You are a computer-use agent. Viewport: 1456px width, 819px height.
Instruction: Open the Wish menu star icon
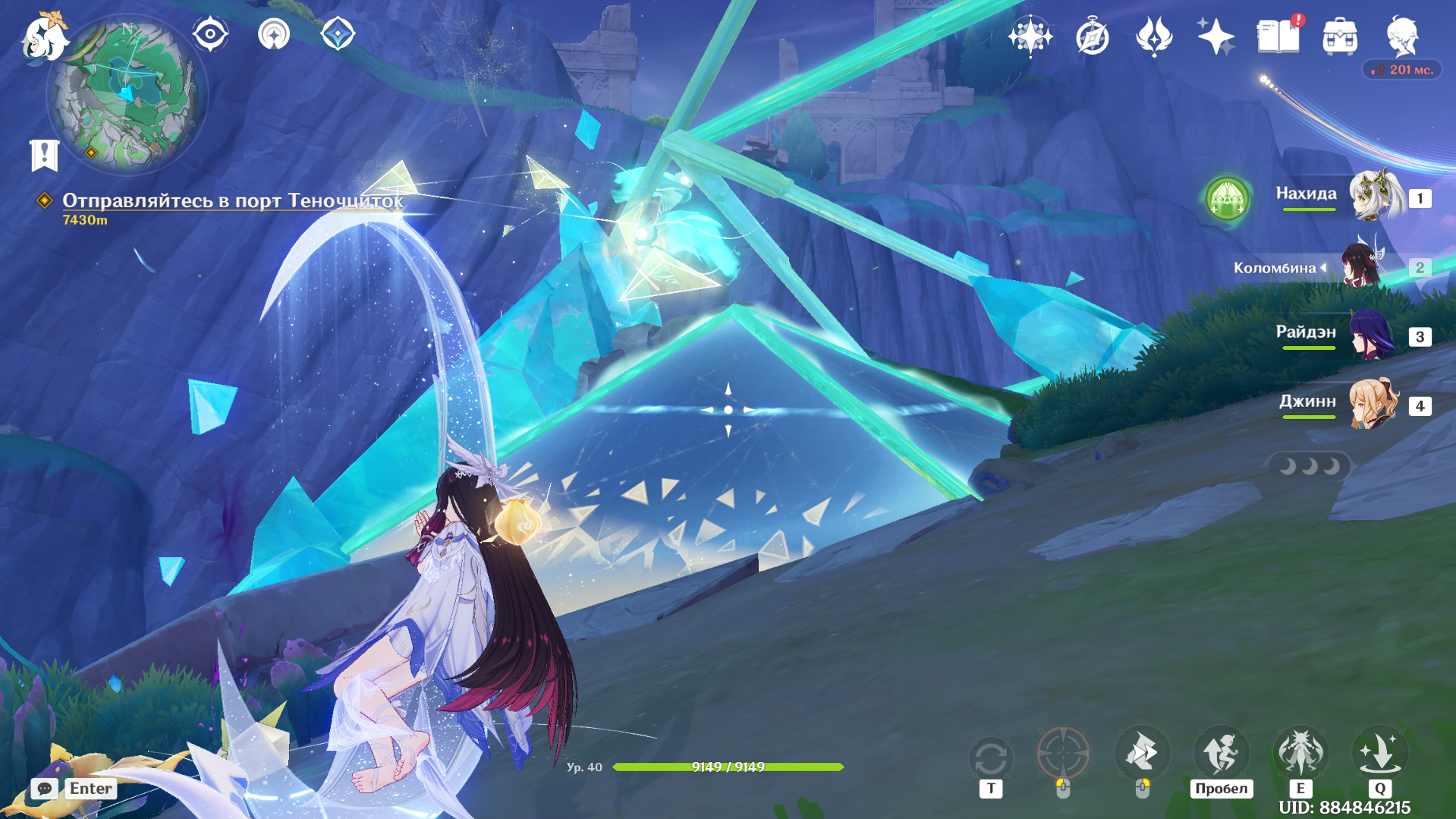tap(1030, 35)
